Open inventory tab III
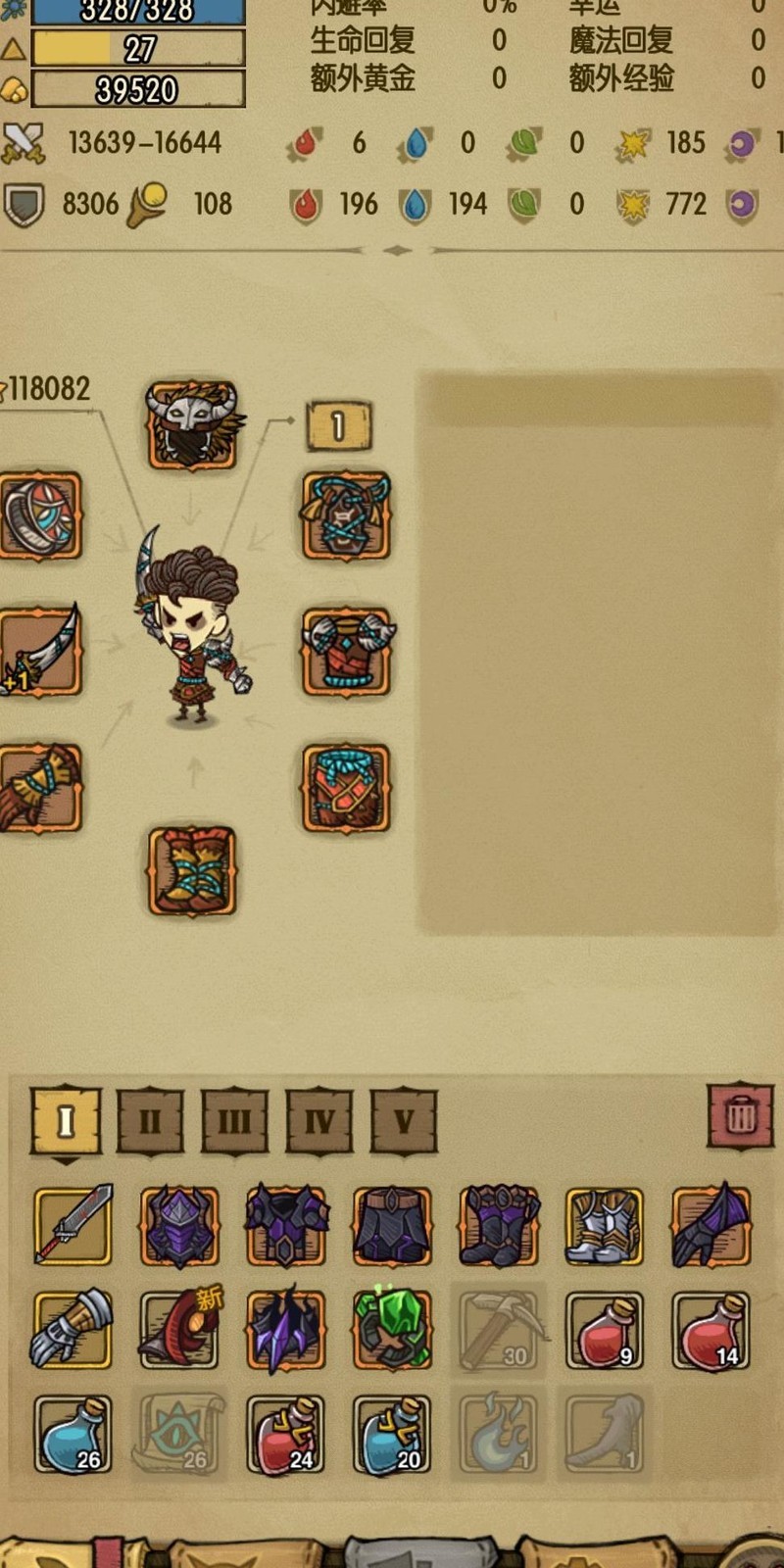Image resolution: width=784 pixels, height=1568 pixels. tap(234, 1120)
